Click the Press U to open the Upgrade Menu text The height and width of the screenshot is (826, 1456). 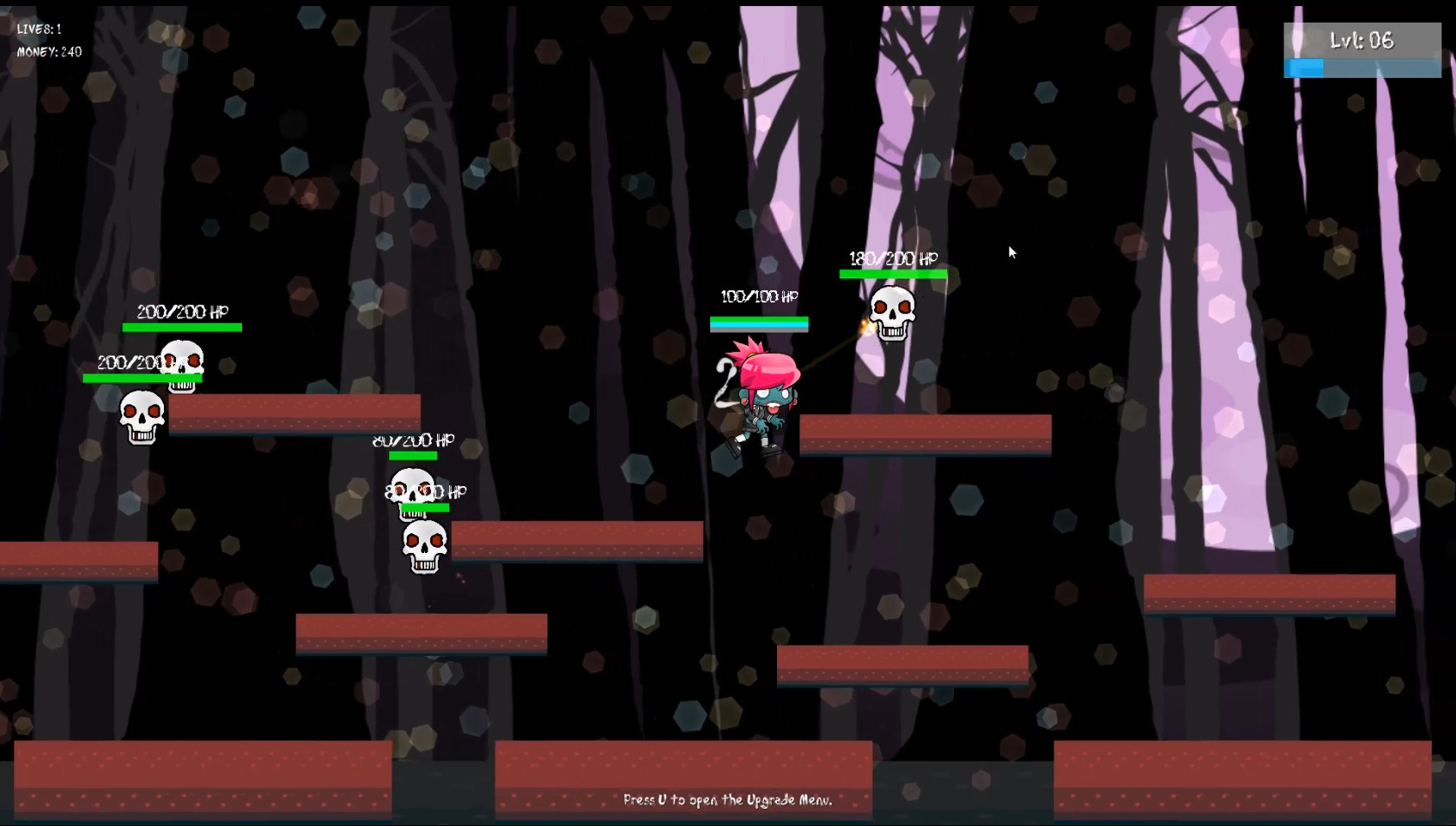pyautogui.click(x=728, y=801)
